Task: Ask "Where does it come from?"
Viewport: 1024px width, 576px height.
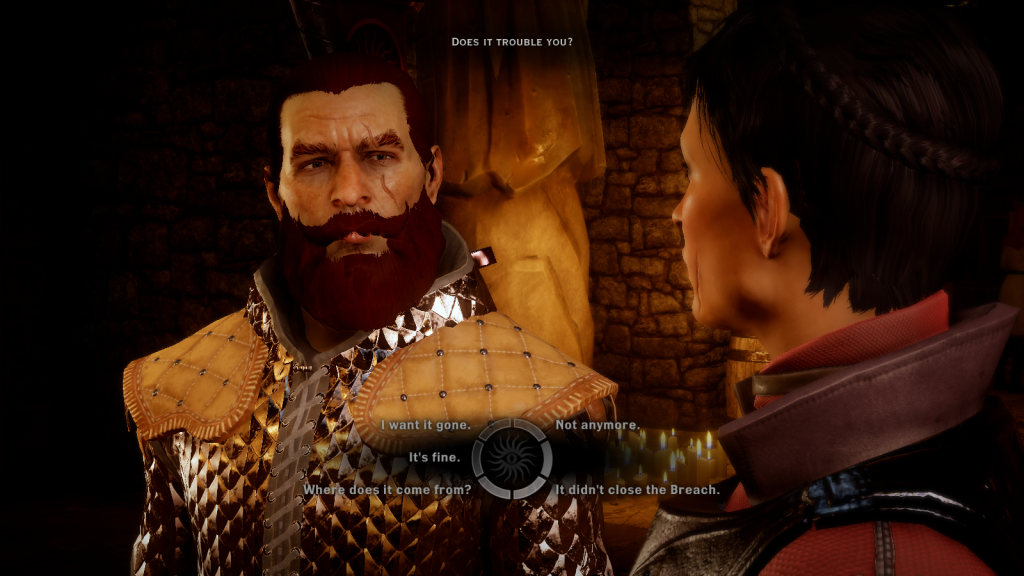Action: [x=387, y=490]
